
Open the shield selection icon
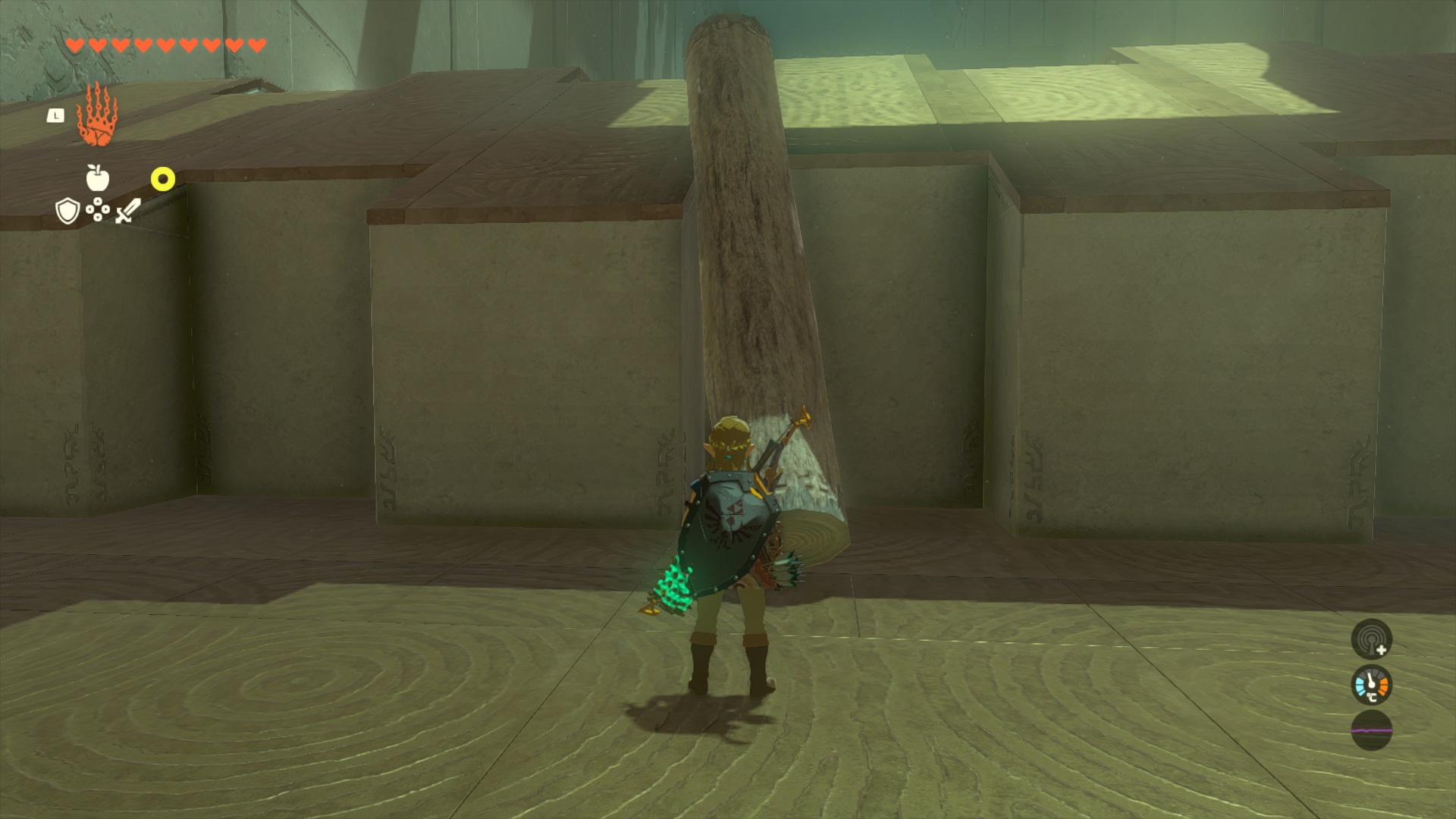pos(68,211)
